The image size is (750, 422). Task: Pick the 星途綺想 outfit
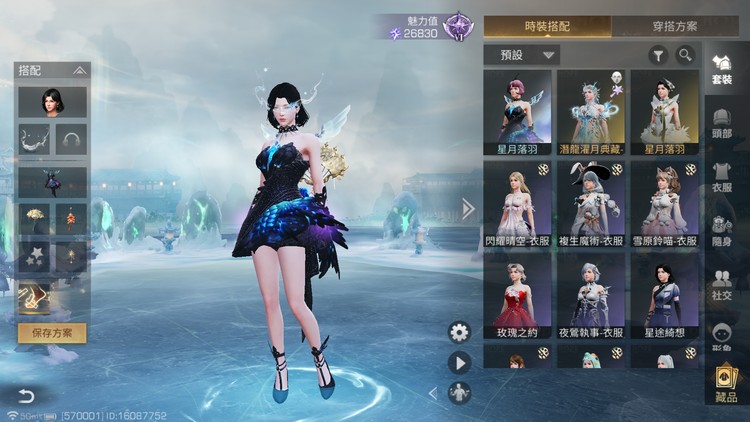point(665,297)
